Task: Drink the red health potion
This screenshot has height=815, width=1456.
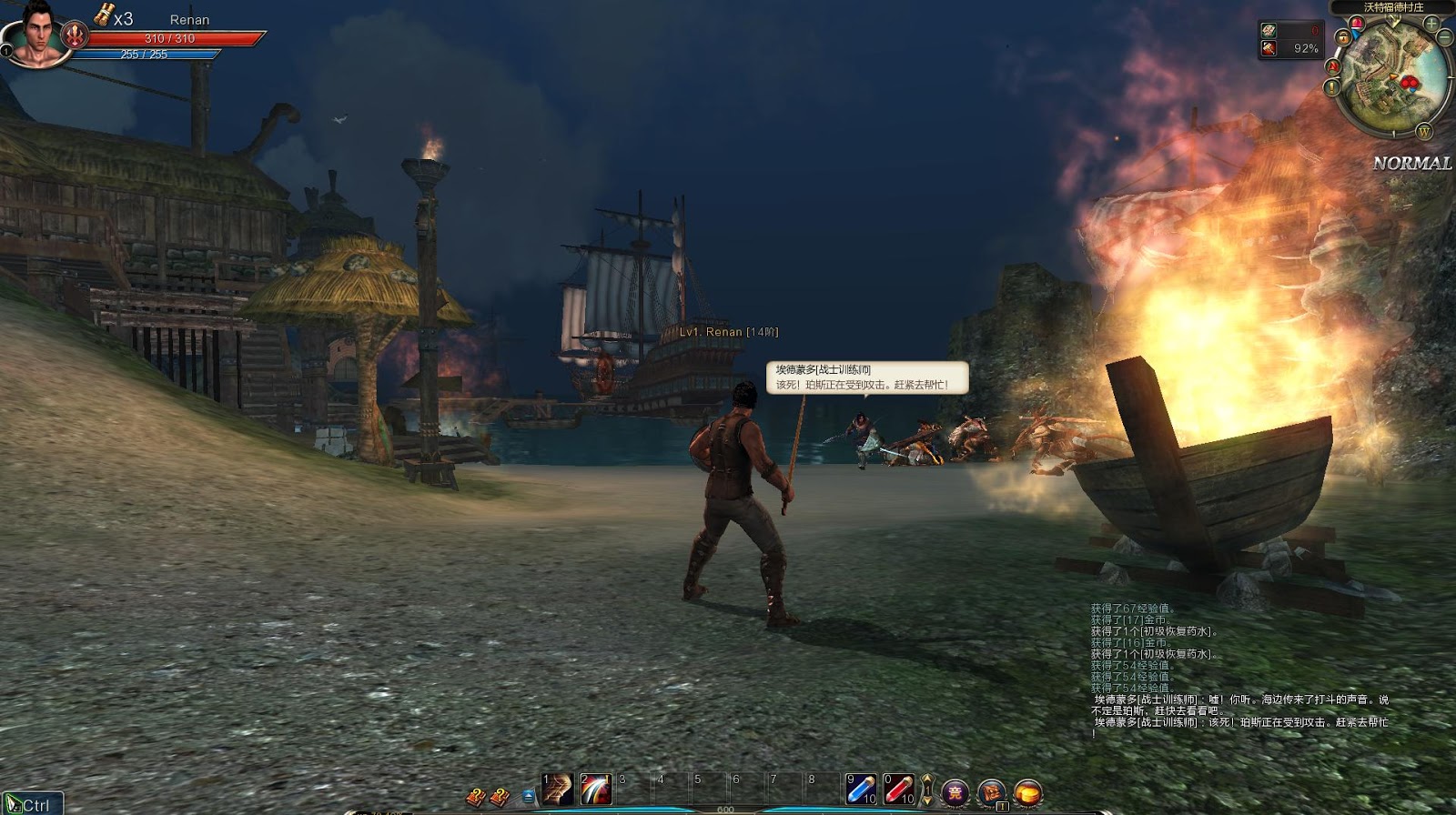Action: (x=899, y=789)
